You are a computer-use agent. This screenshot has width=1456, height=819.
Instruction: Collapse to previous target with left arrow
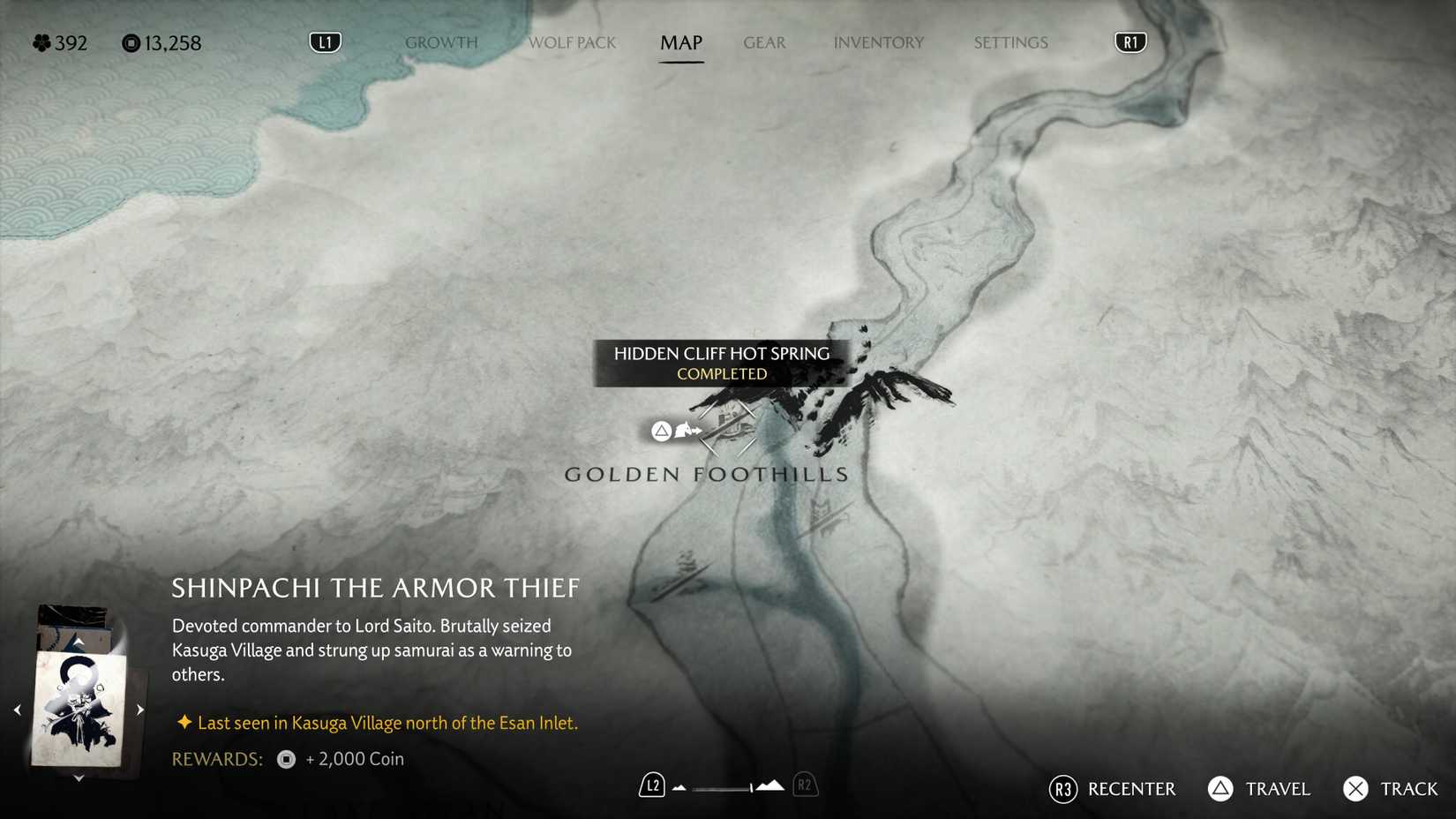tap(18, 708)
